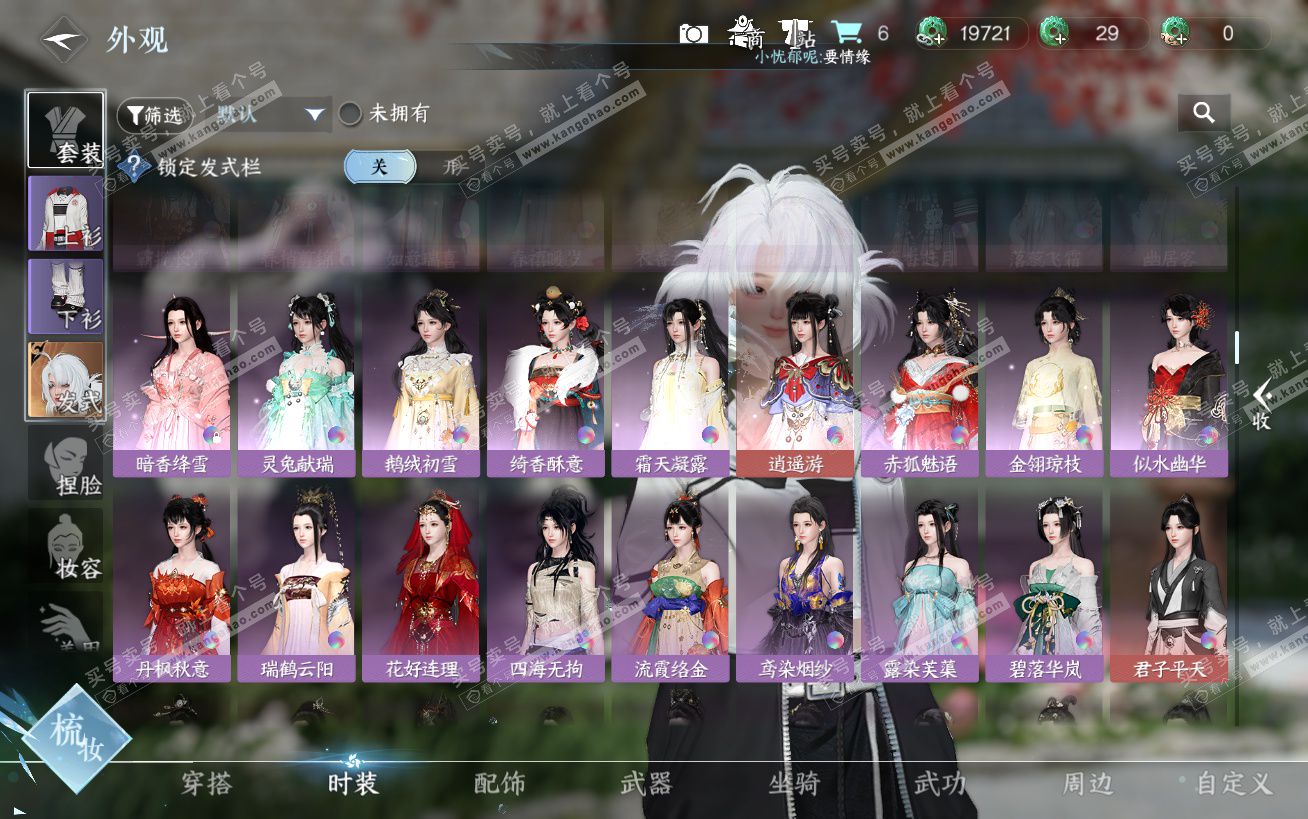
Task: Open the shopping cart icon
Action: click(x=847, y=33)
